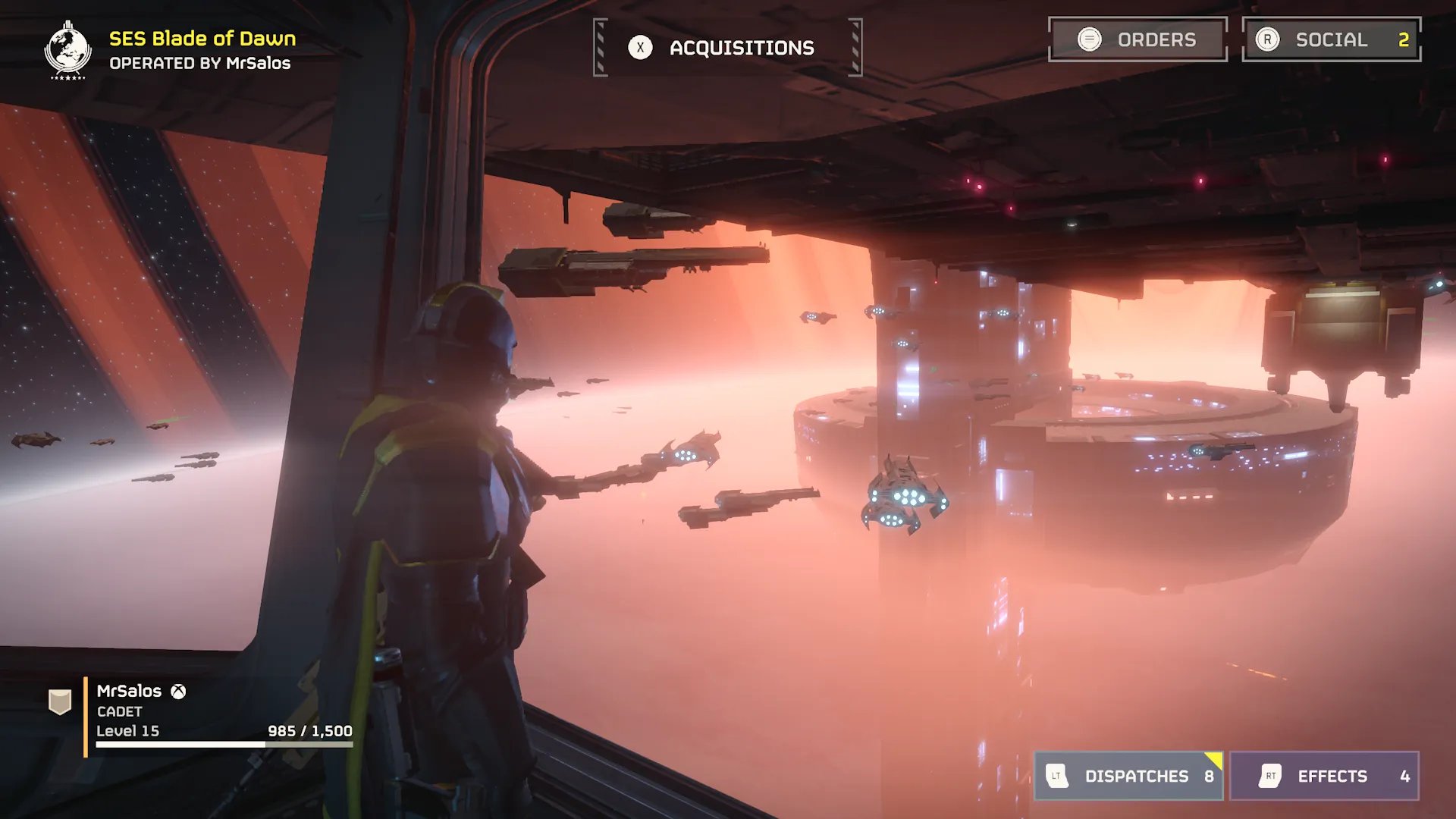Open the Orders panel
The image size is (1456, 819).
(x=1137, y=39)
